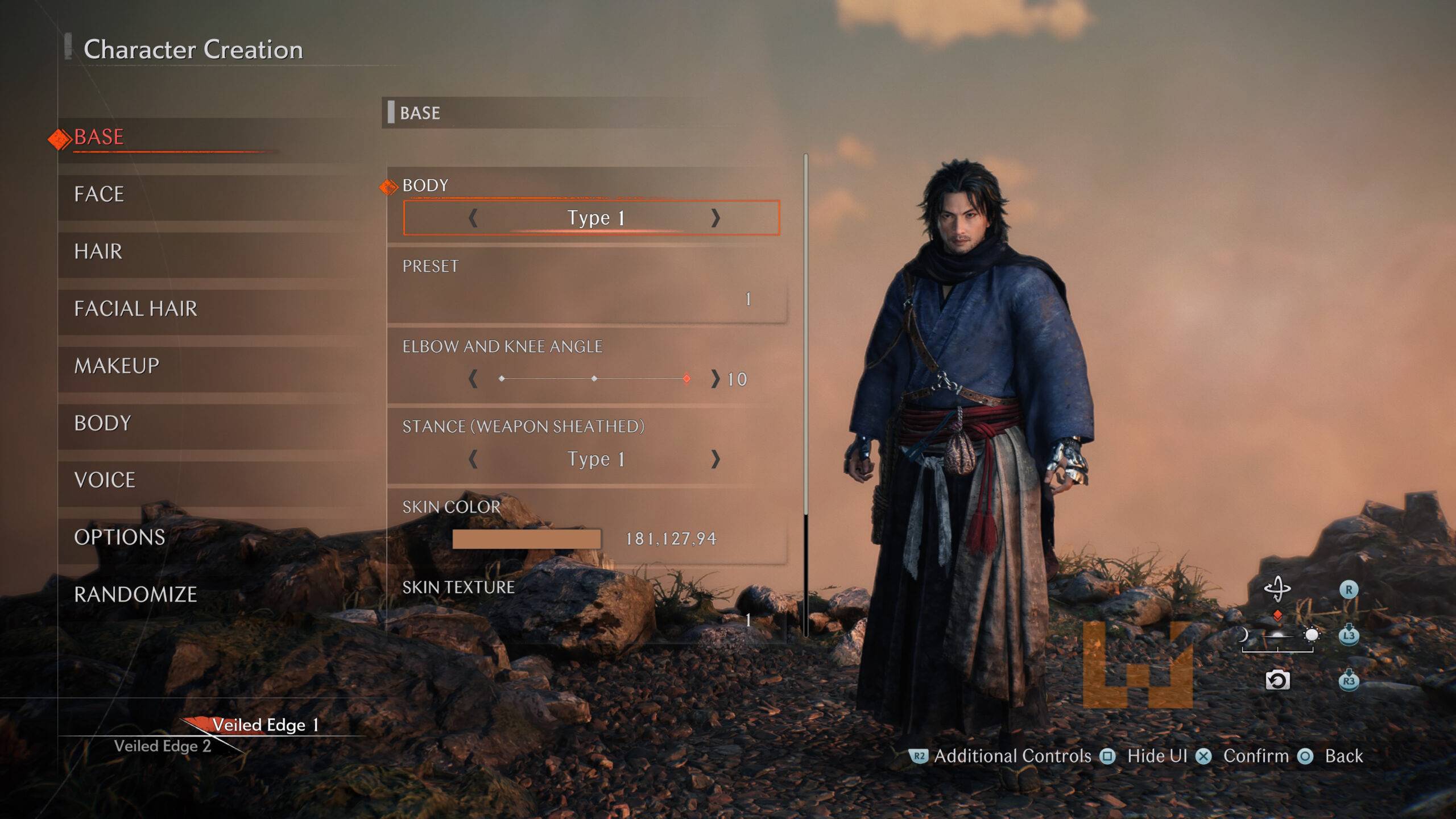Click RANDOMIZE to randomize the character
This screenshot has width=1456, height=819.
135,594
